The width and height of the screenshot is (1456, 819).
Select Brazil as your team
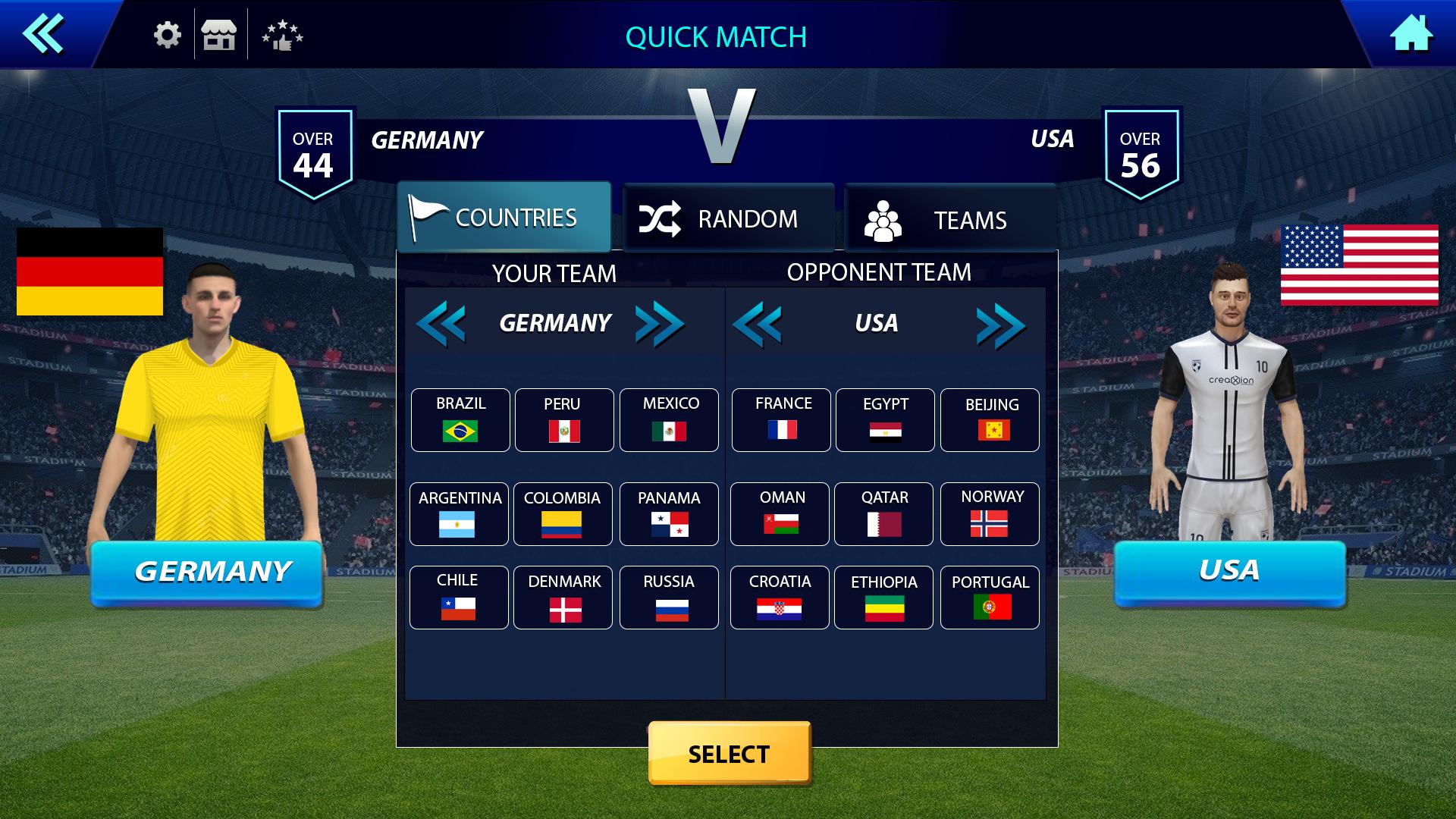tap(459, 419)
